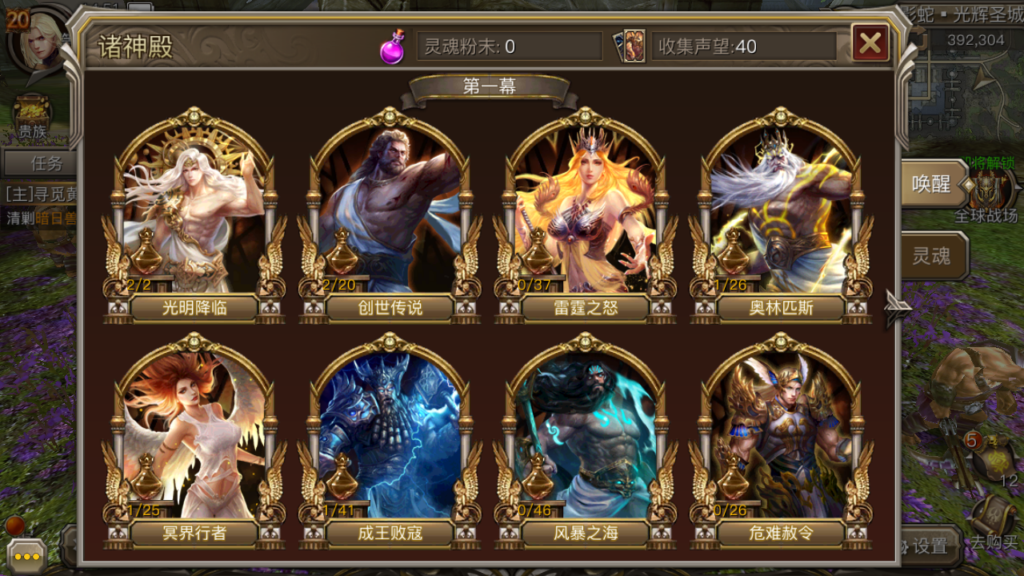This screenshot has width=1024, height=576.
Task: Click the collection reputation cards icon
Action: point(632,46)
